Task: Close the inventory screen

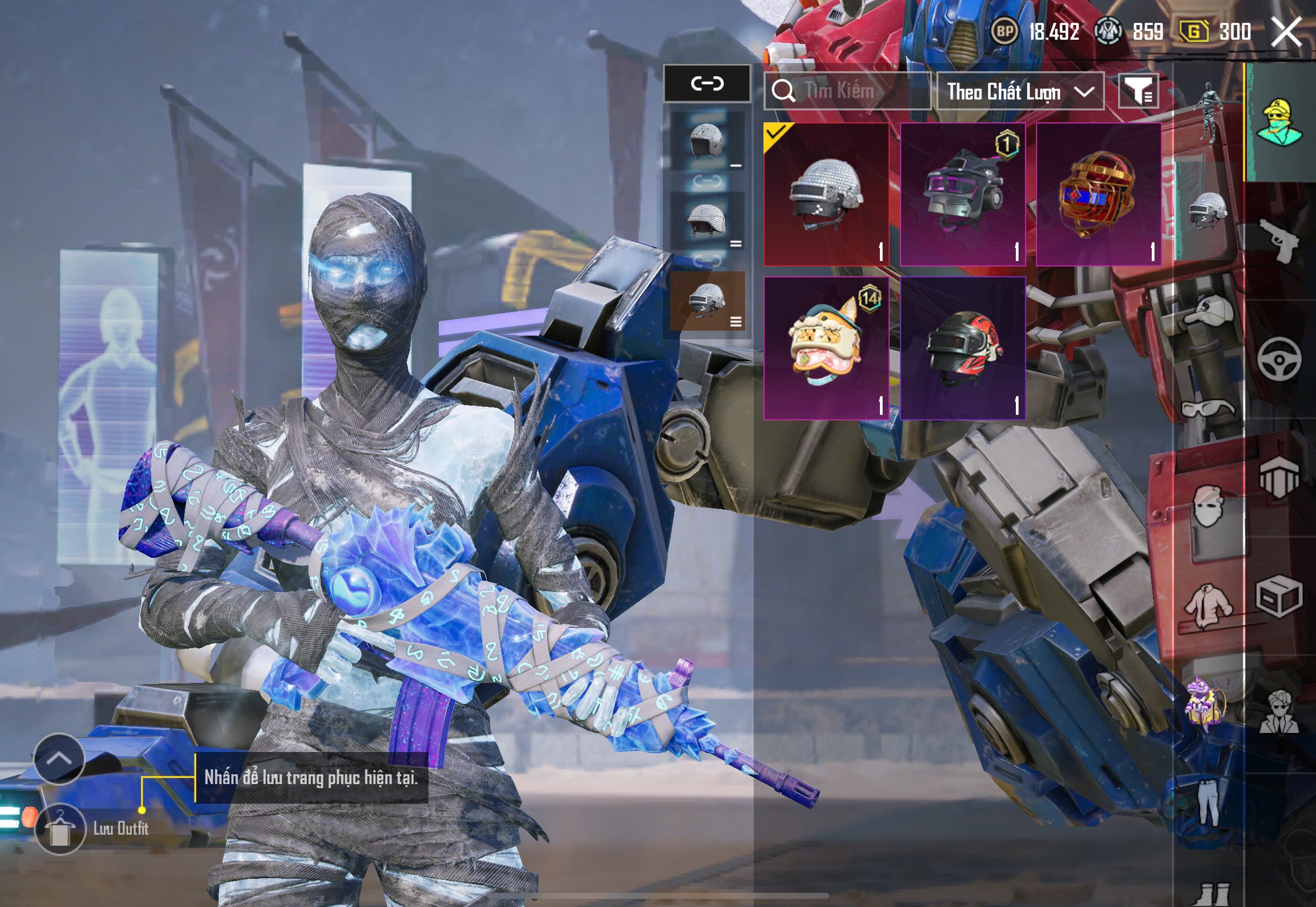Action: [x=1286, y=32]
